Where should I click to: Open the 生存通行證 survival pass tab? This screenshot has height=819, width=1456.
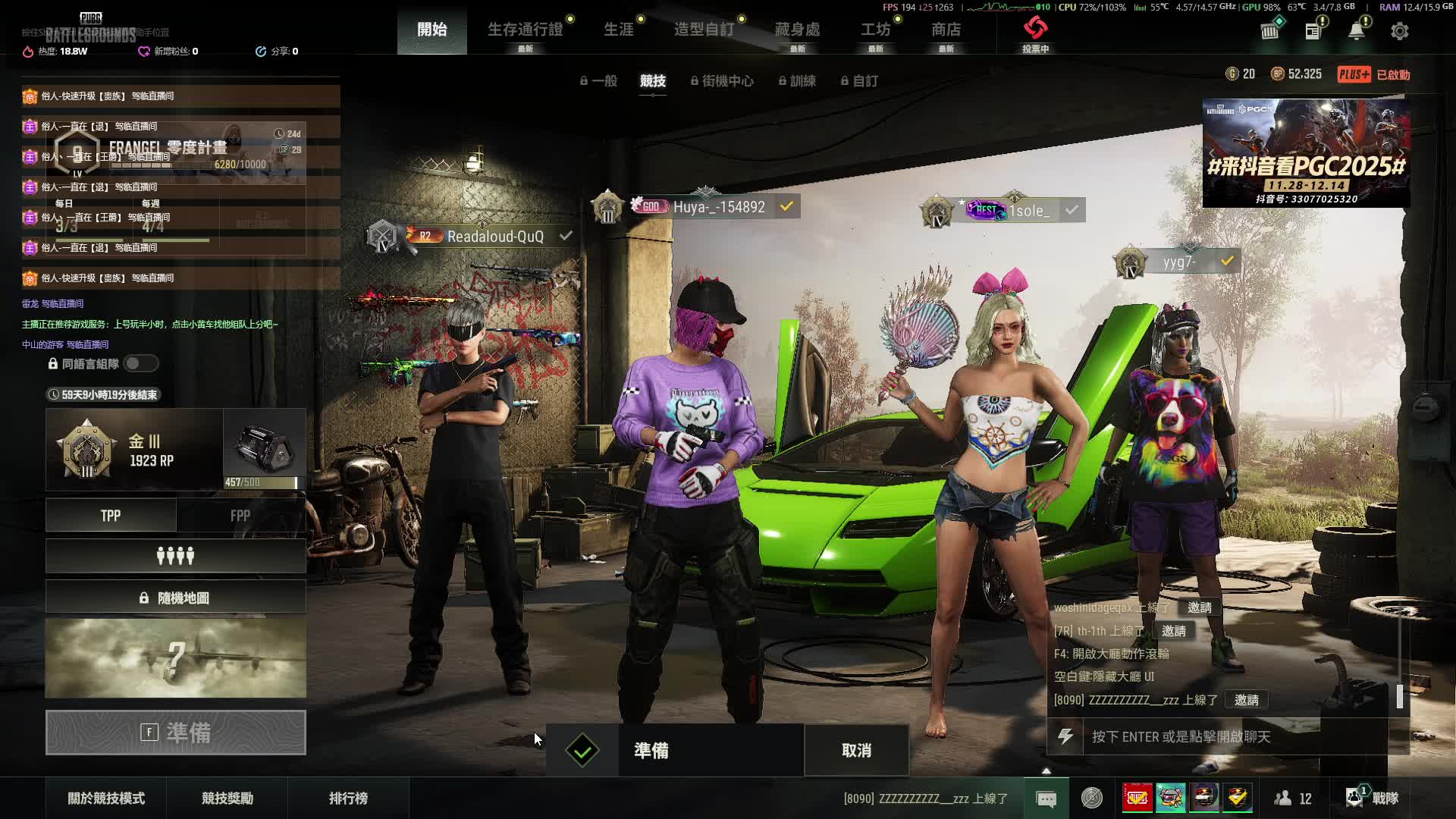525,30
